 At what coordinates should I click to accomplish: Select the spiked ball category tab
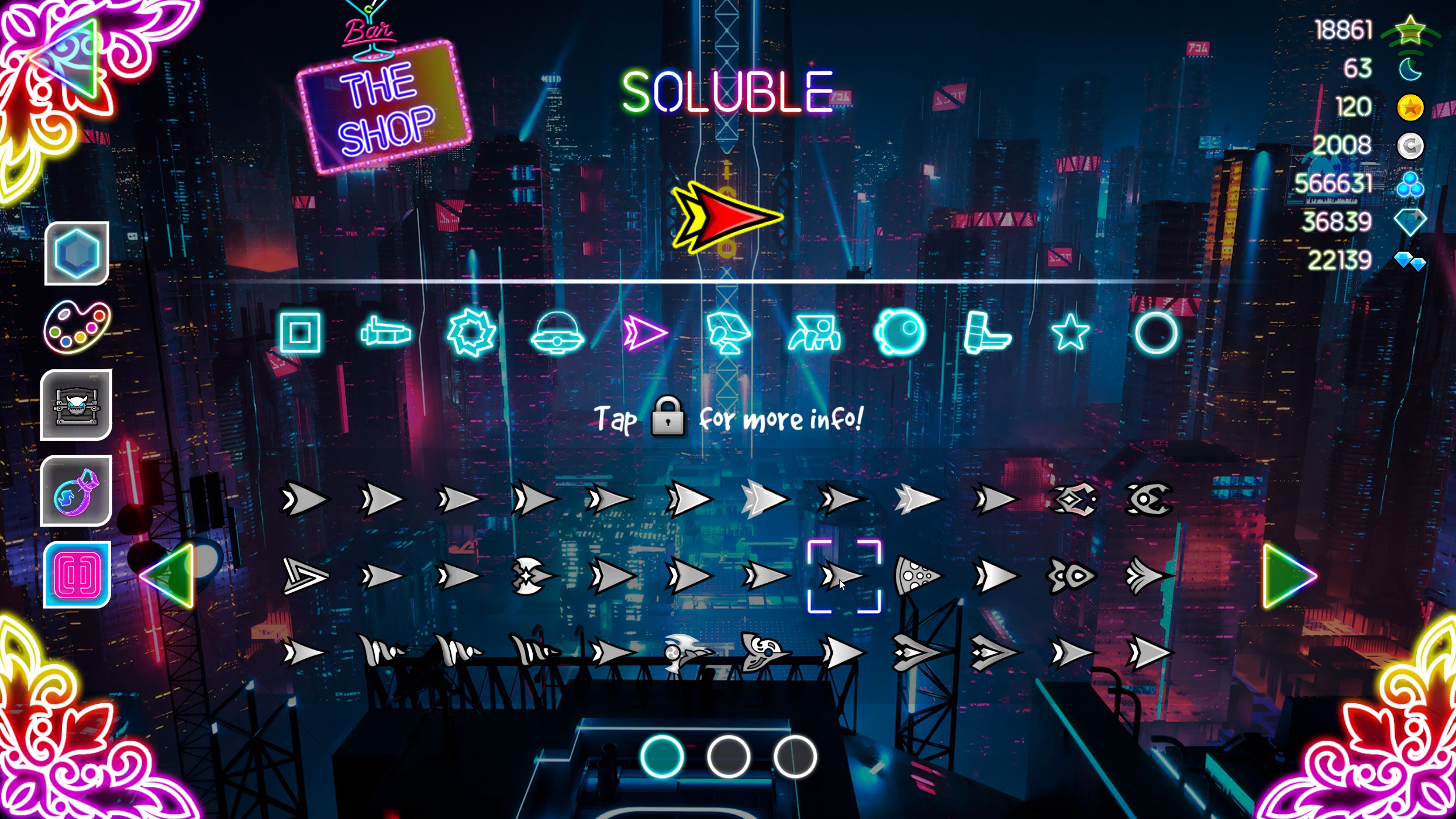[471, 333]
